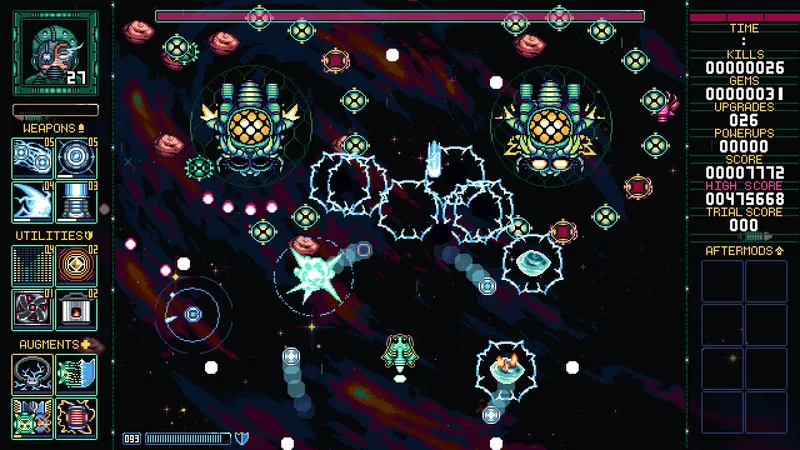Click the red fan utility icon
The image size is (800, 450).
coord(31,308)
